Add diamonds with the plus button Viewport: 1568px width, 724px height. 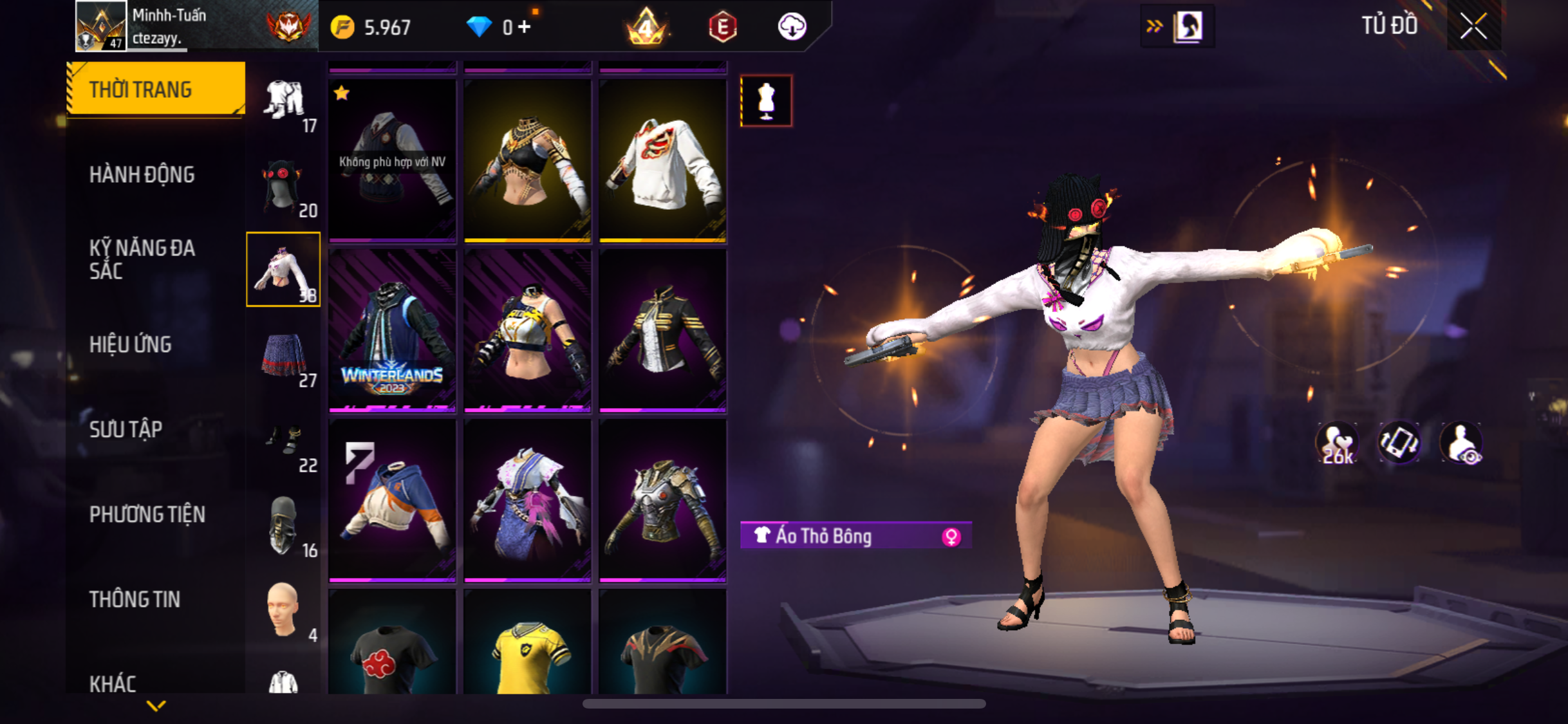525,27
